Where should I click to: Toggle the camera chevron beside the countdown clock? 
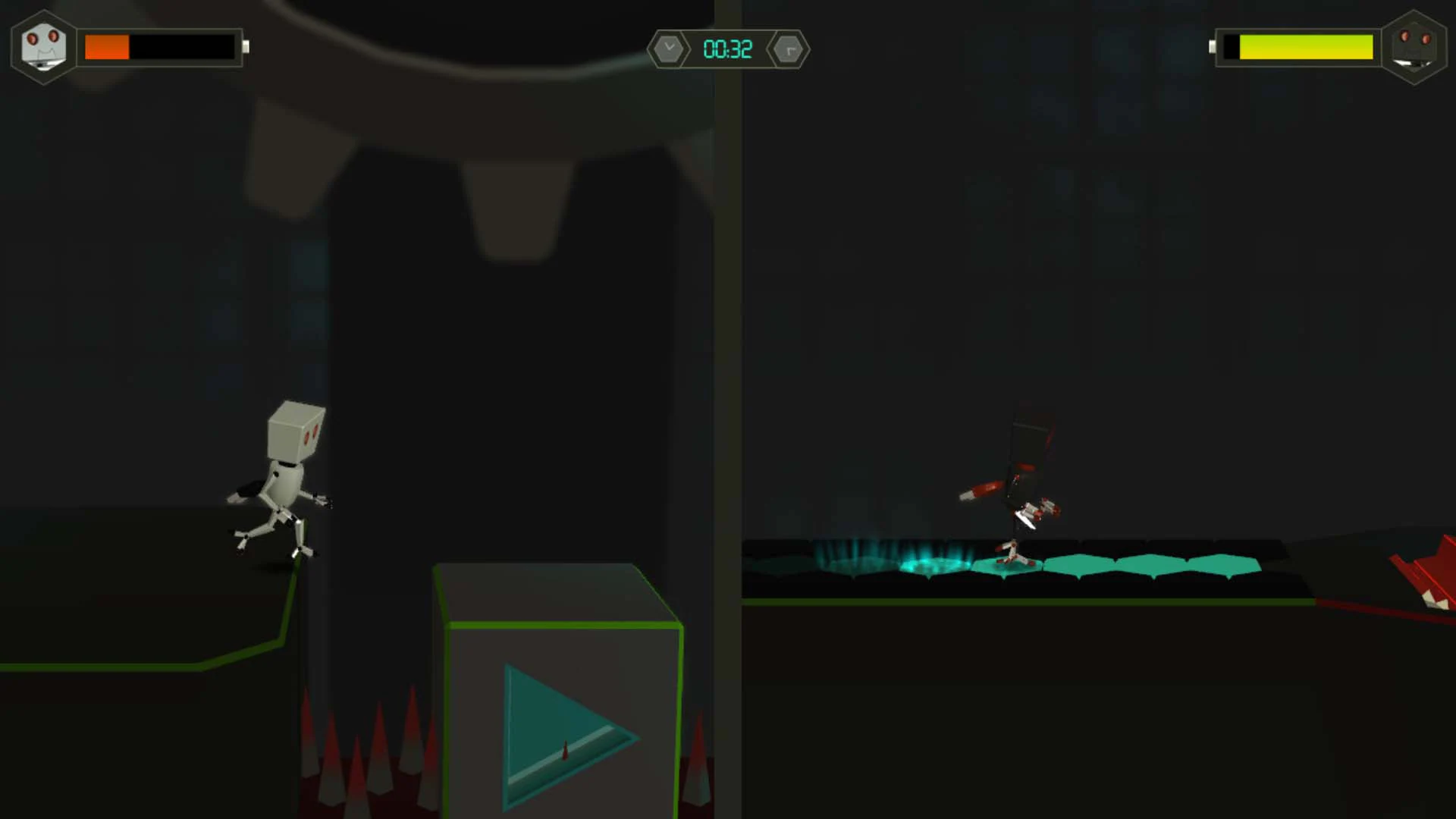tap(668, 49)
